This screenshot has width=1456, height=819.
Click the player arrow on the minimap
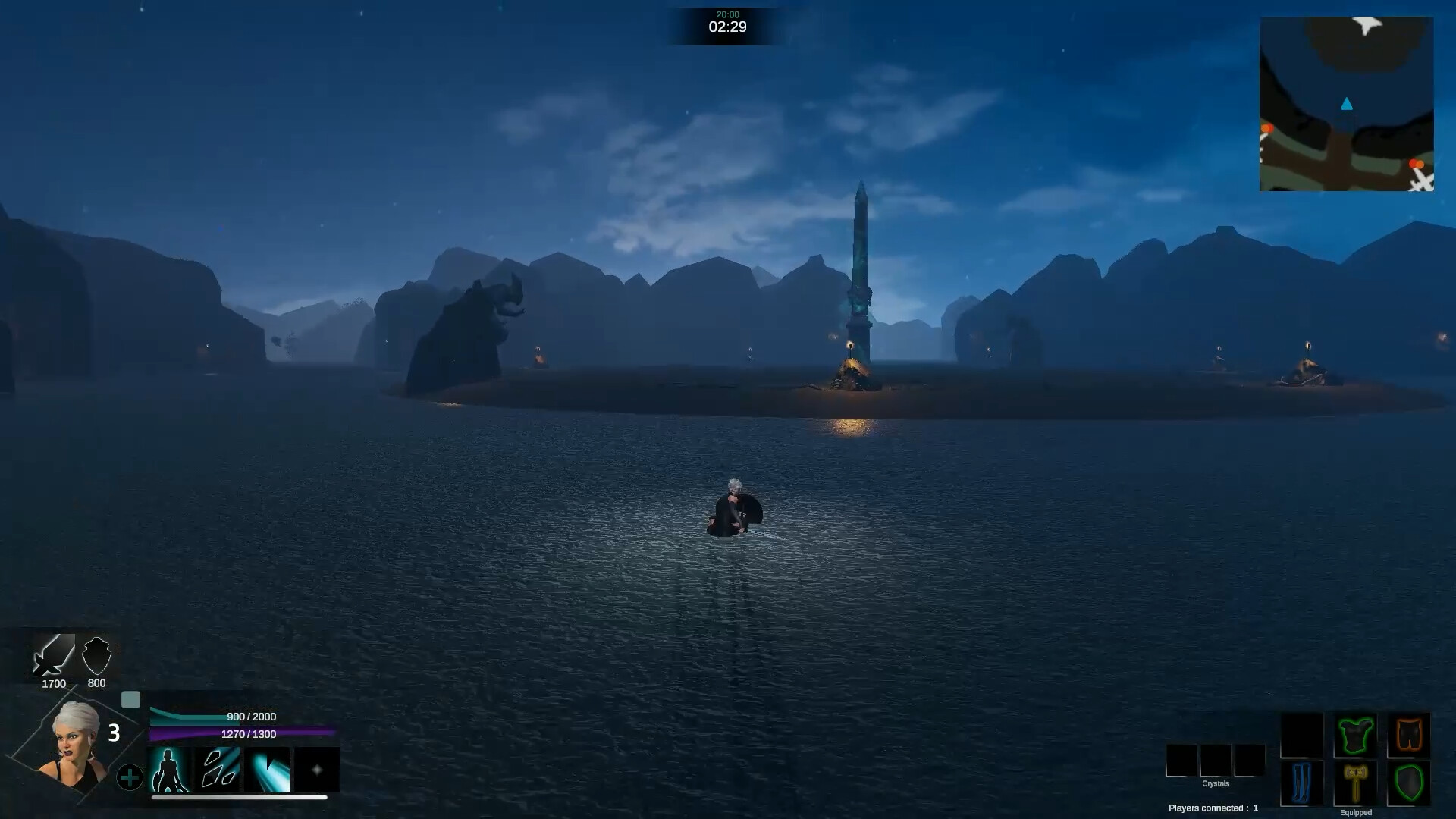(x=1347, y=105)
